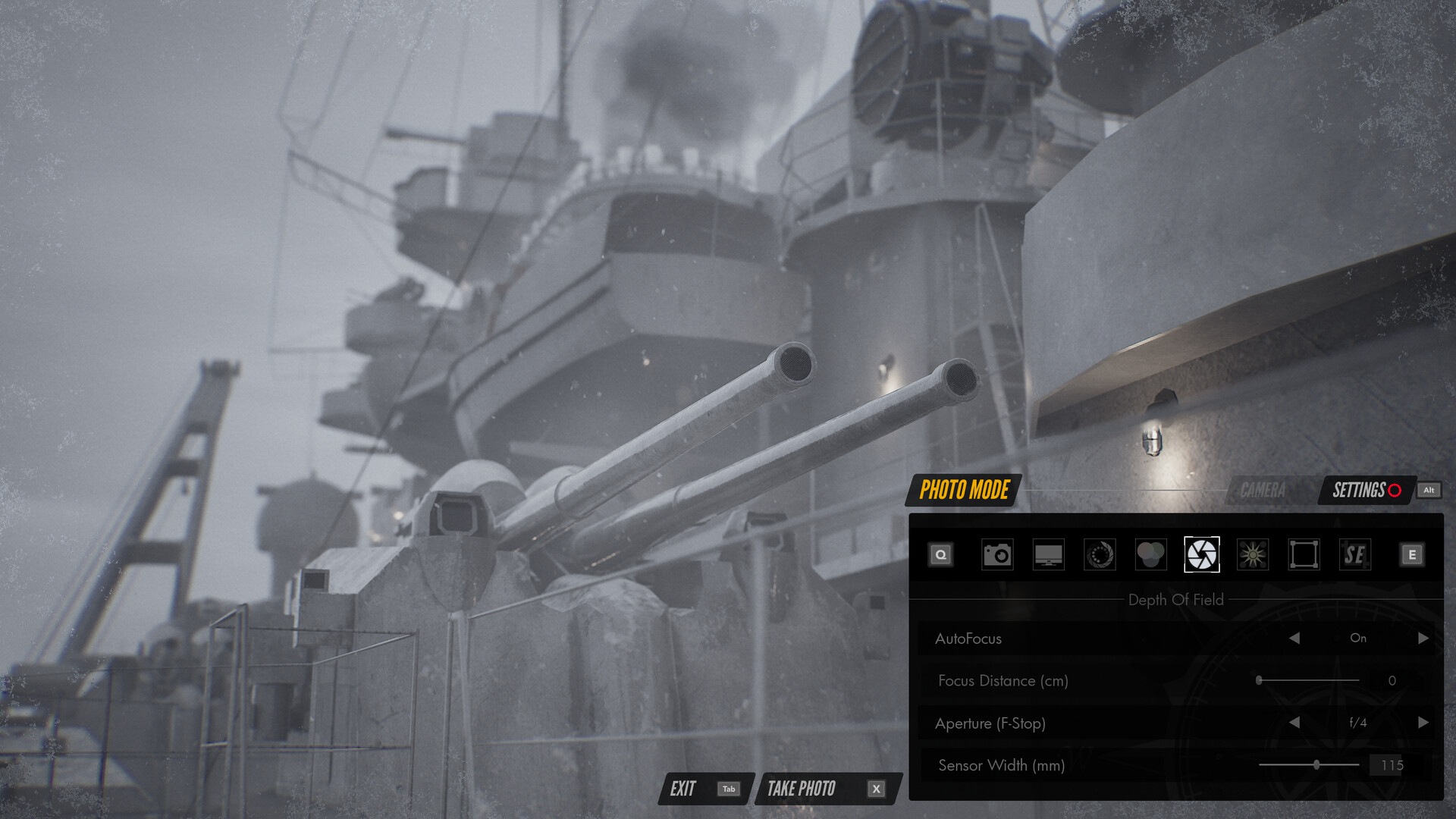
Task: Open the display/screen settings panel
Action: [x=1048, y=554]
